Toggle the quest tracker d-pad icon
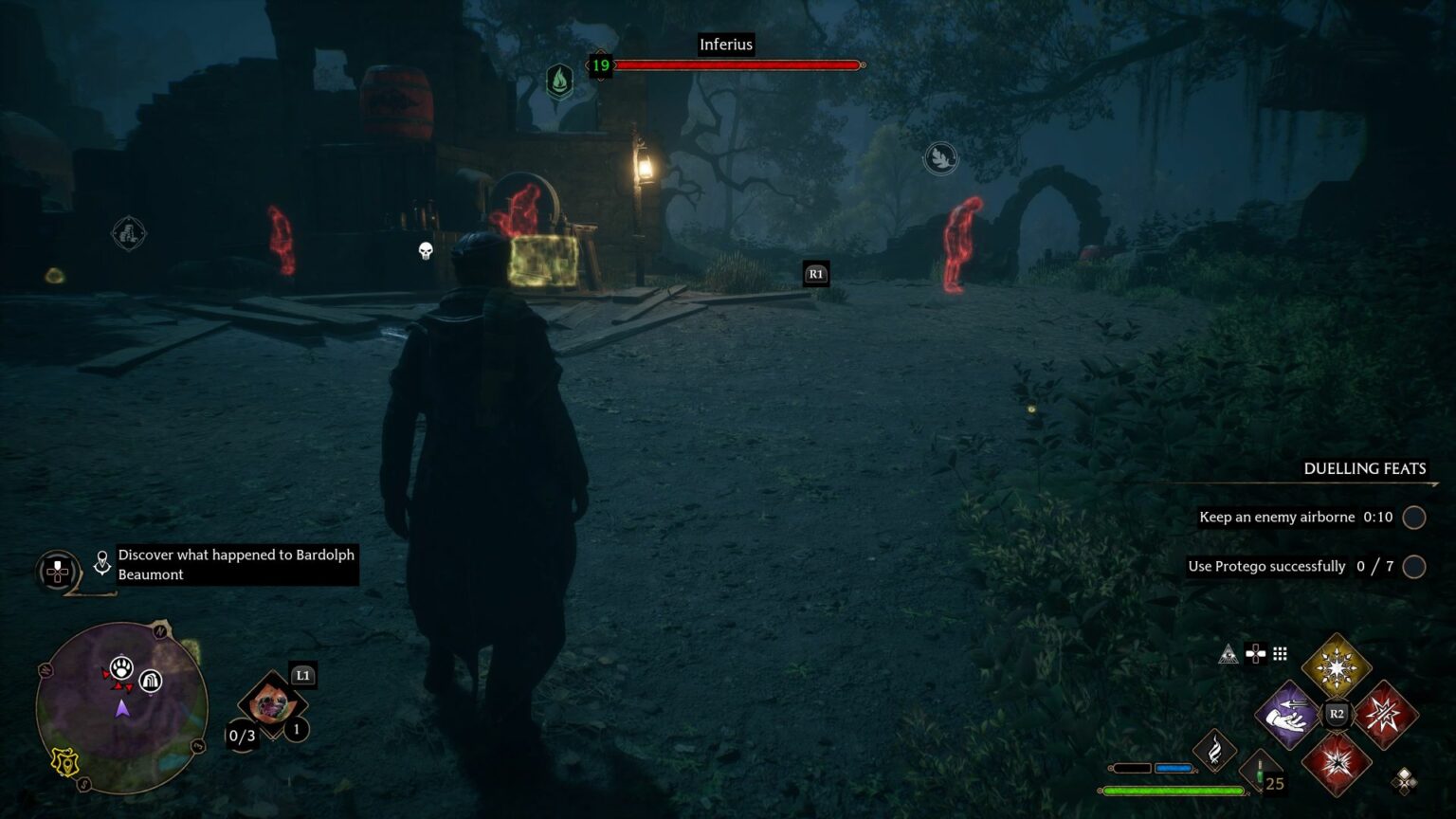Screen dimensions: 1456x819 [x=56, y=573]
